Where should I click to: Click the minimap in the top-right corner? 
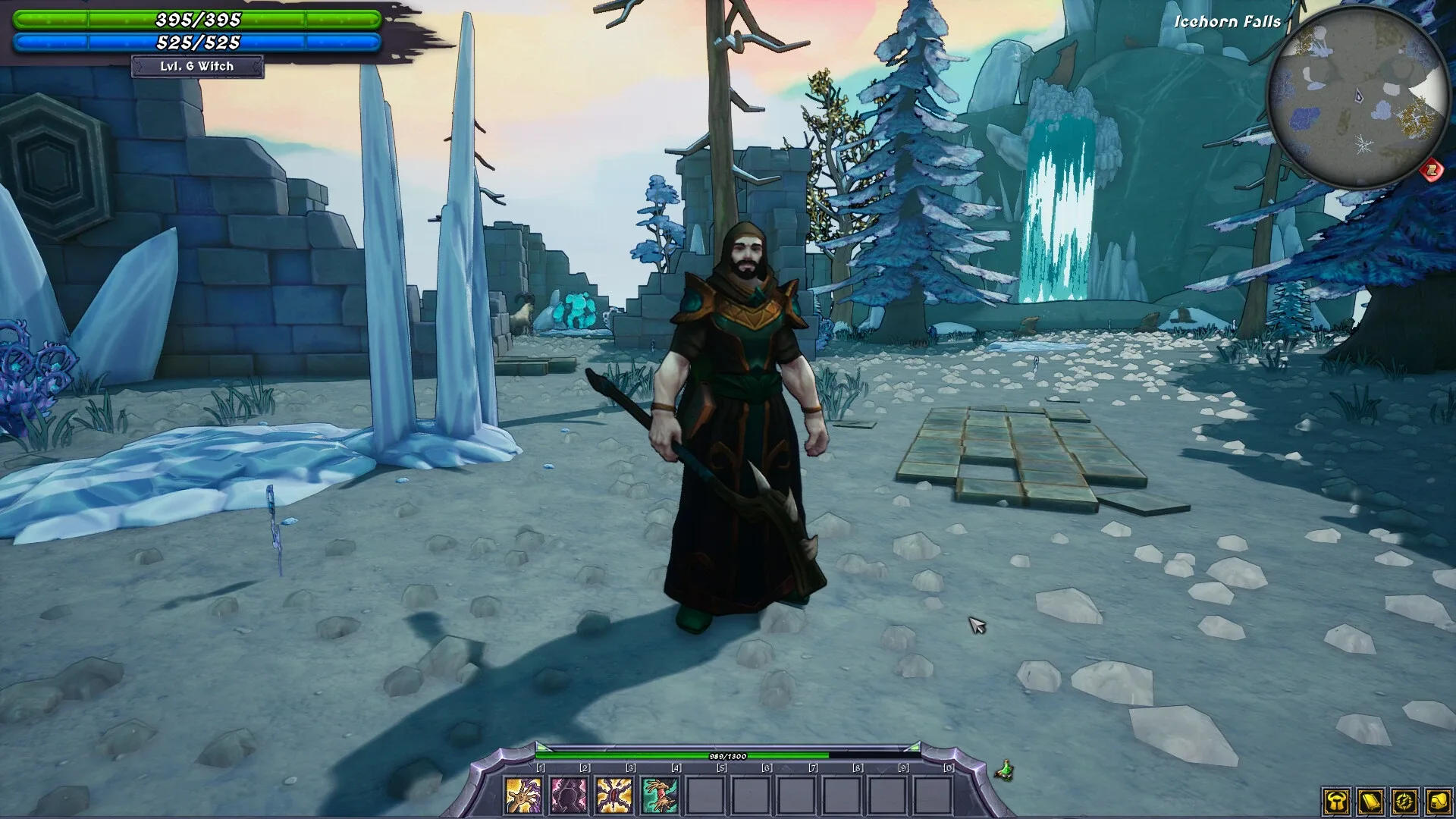[x=1357, y=91]
